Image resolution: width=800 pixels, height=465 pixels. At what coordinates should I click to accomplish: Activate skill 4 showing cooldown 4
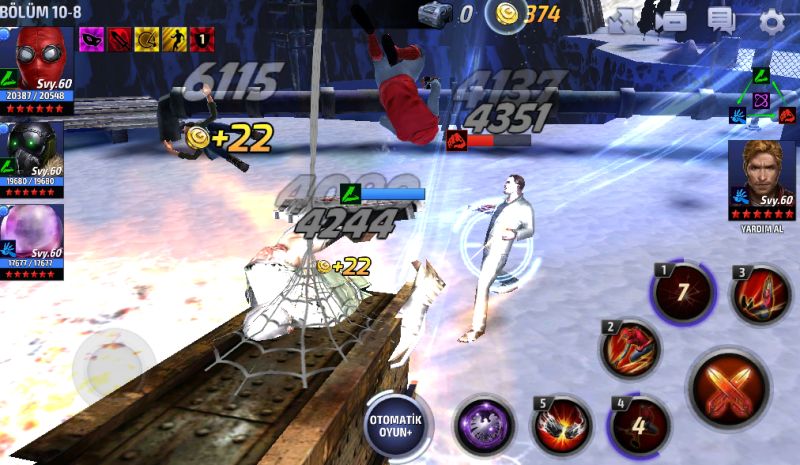click(x=638, y=423)
